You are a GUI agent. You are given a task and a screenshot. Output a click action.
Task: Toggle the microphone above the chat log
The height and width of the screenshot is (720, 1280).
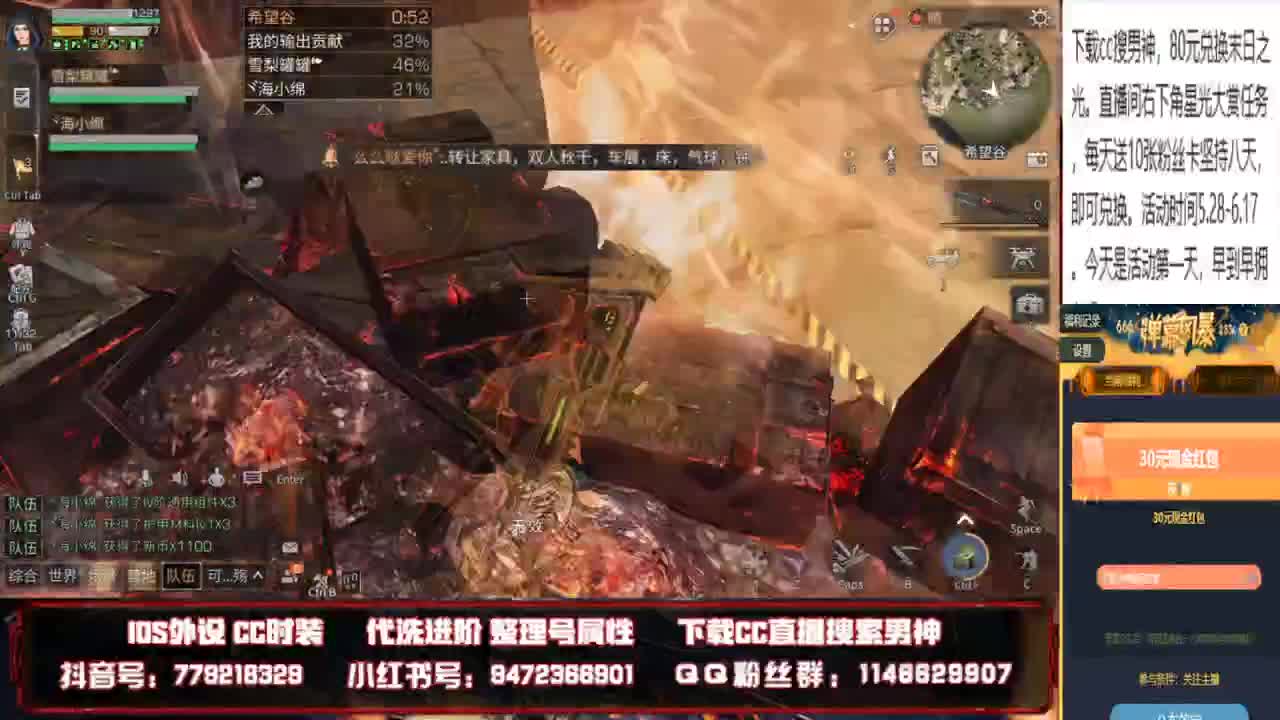[x=146, y=477]
